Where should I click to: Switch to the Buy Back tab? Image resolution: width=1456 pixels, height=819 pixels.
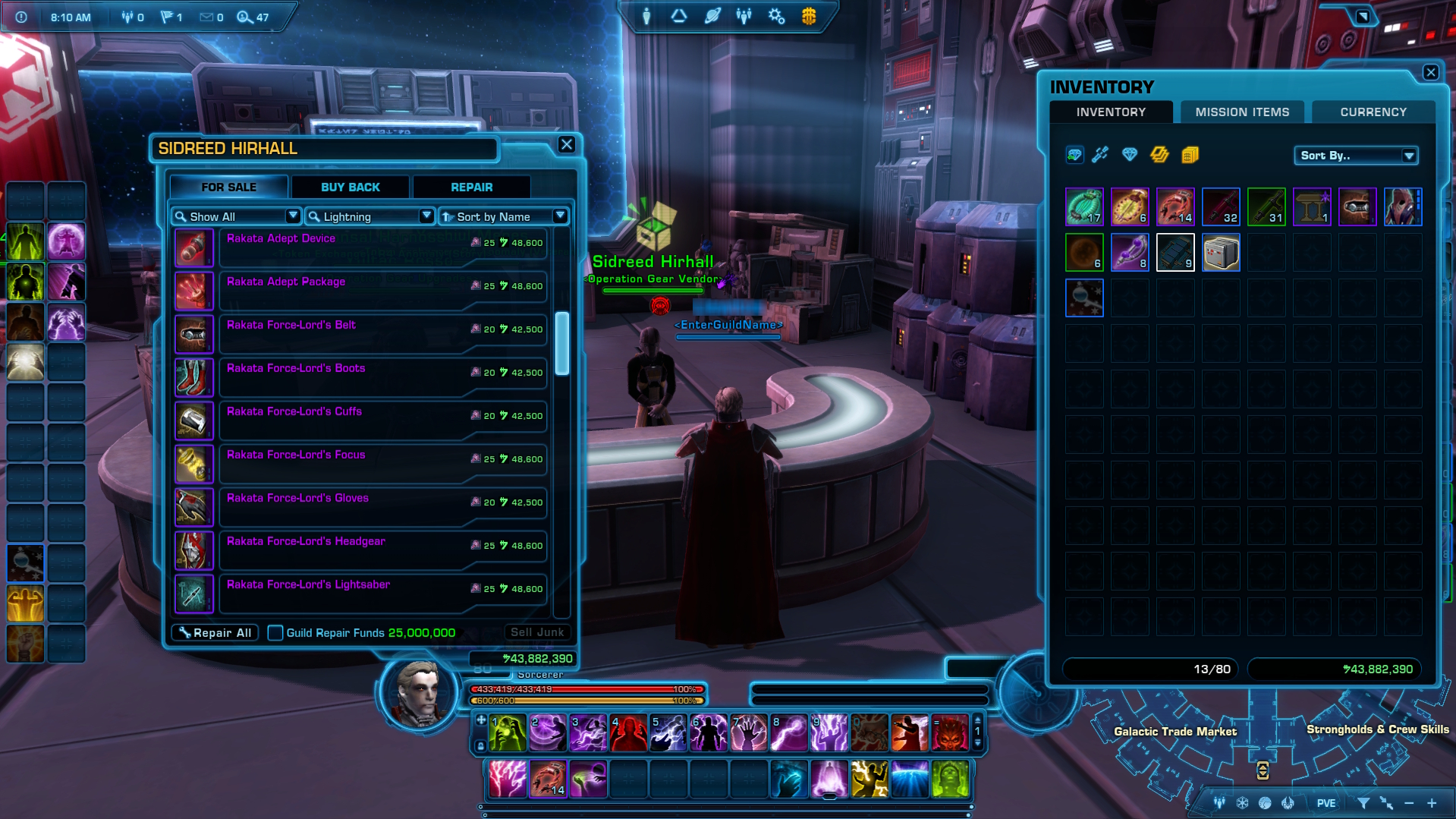click(x=351, y=187)
